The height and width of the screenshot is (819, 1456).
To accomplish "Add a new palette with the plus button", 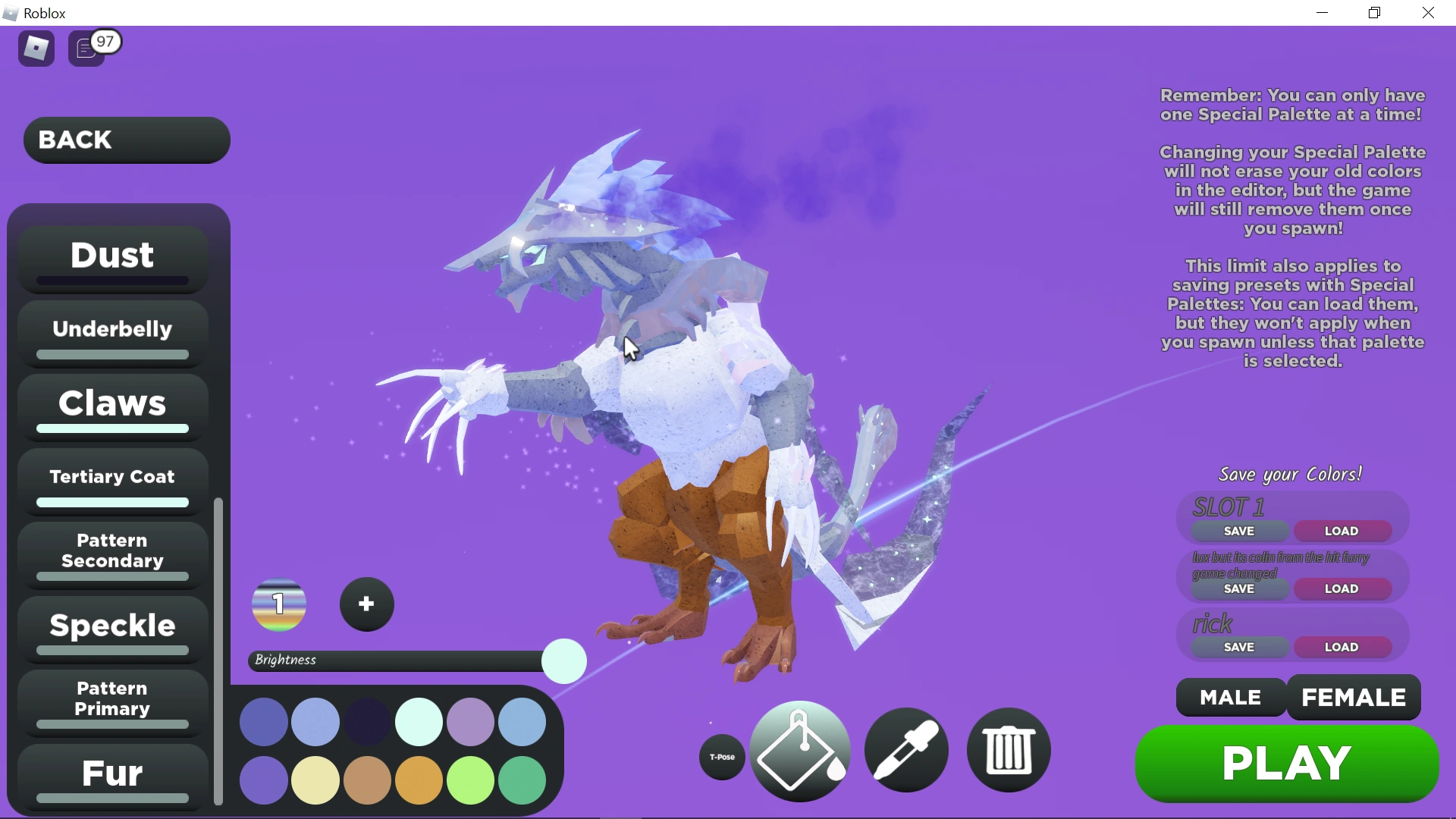I will 366,604.
